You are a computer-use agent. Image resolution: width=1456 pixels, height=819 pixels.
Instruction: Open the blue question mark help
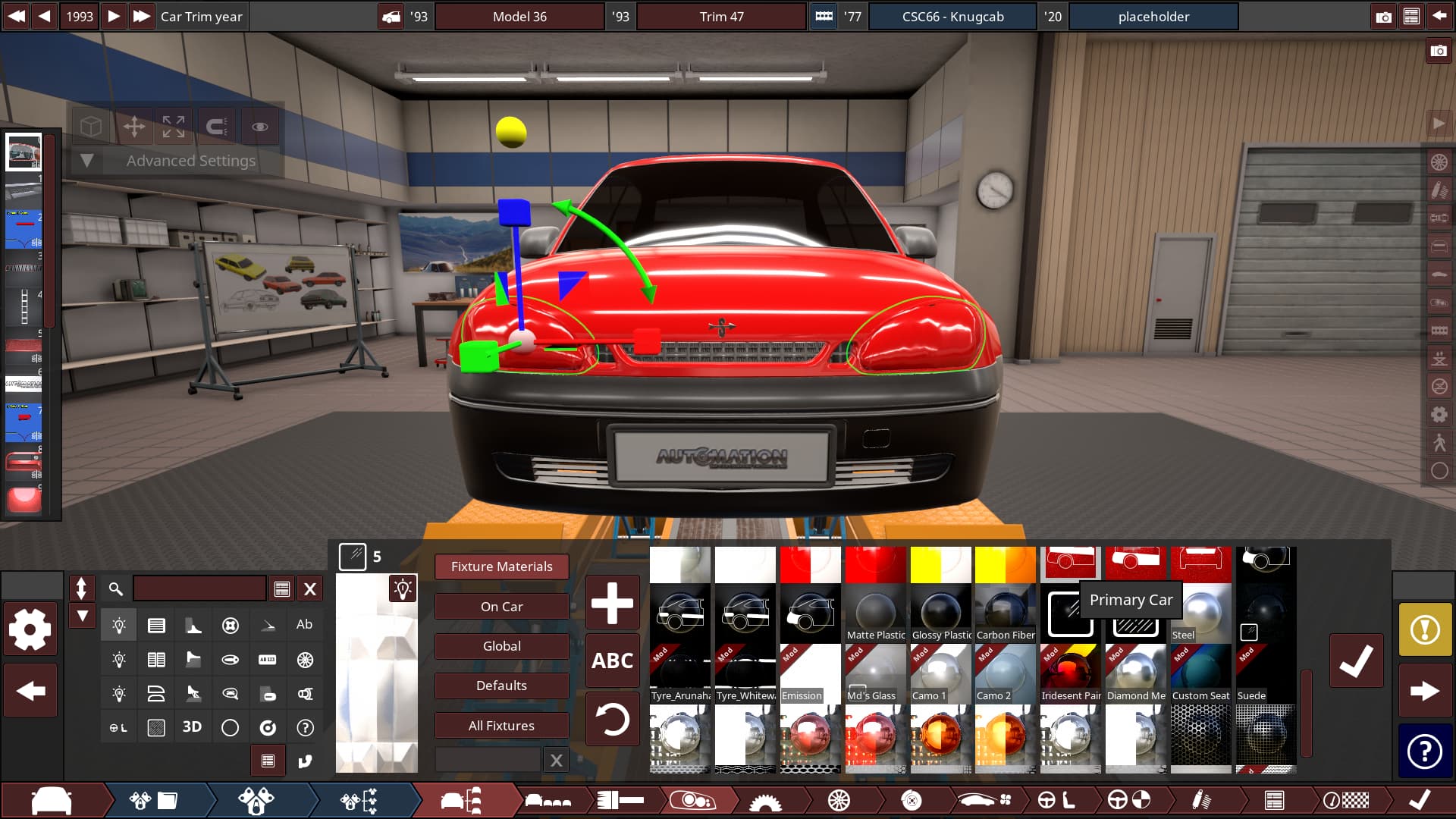[x=1425, y=752]
